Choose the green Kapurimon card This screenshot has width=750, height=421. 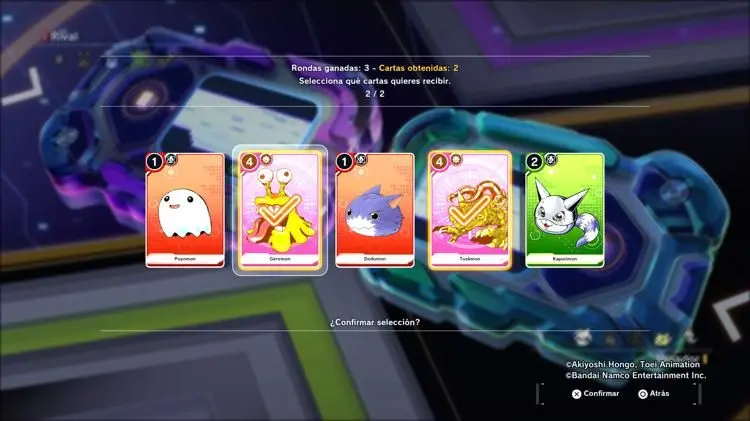[x=564, y=210]
